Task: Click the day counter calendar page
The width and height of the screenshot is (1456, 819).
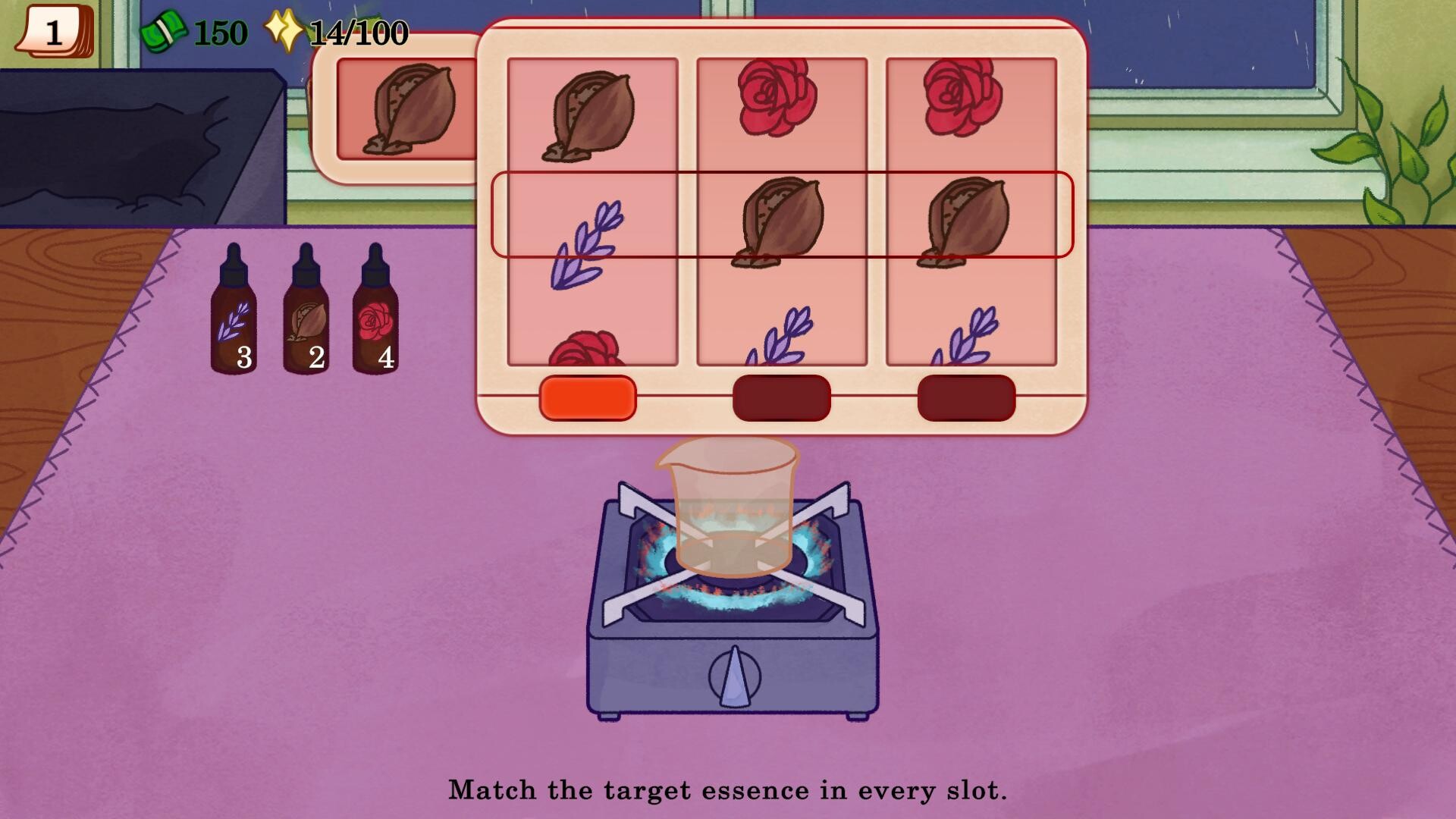Action: (x=53, y=32)
